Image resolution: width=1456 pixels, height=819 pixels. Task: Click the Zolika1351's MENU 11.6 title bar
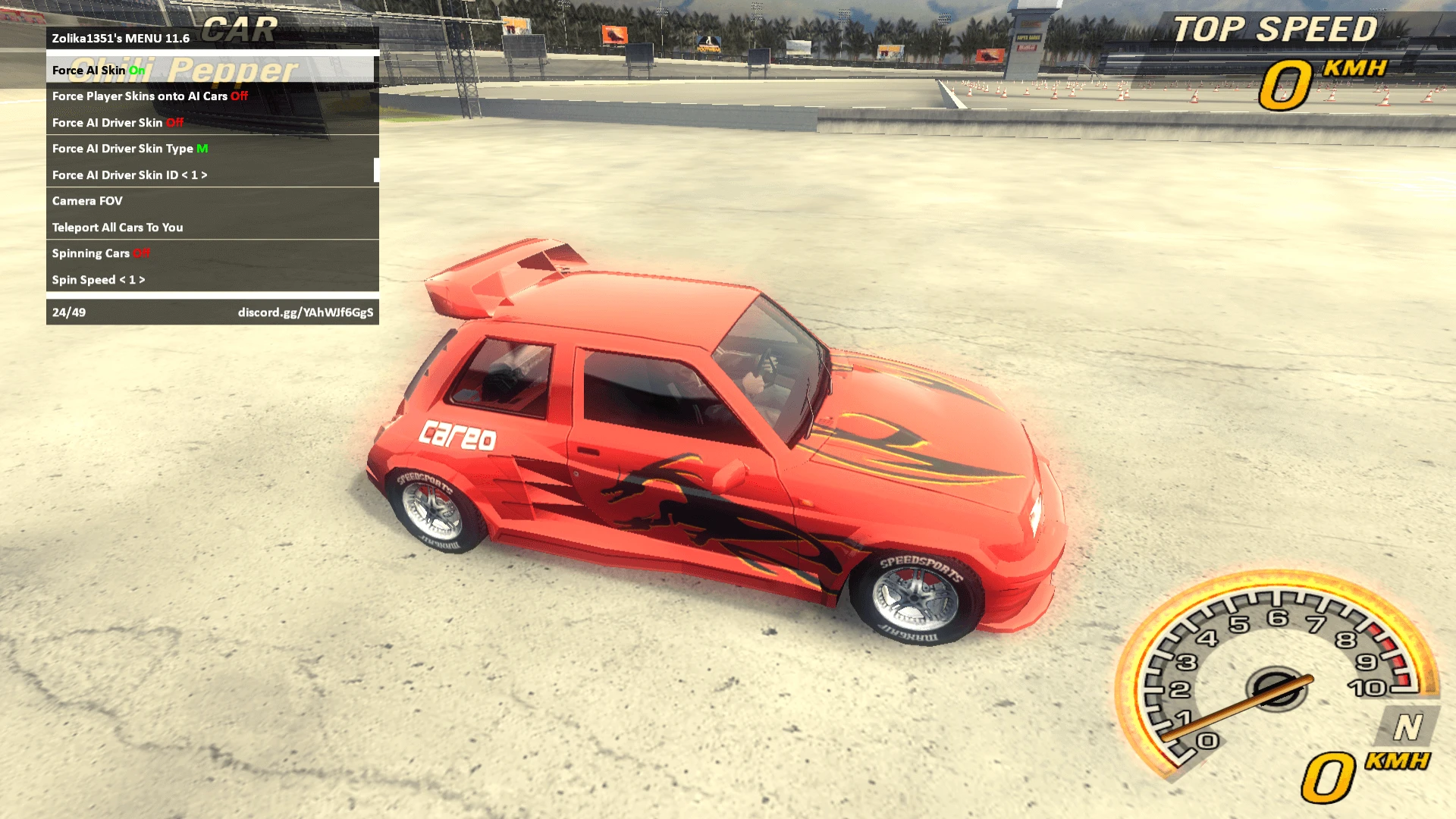click(x=121, y=38)
